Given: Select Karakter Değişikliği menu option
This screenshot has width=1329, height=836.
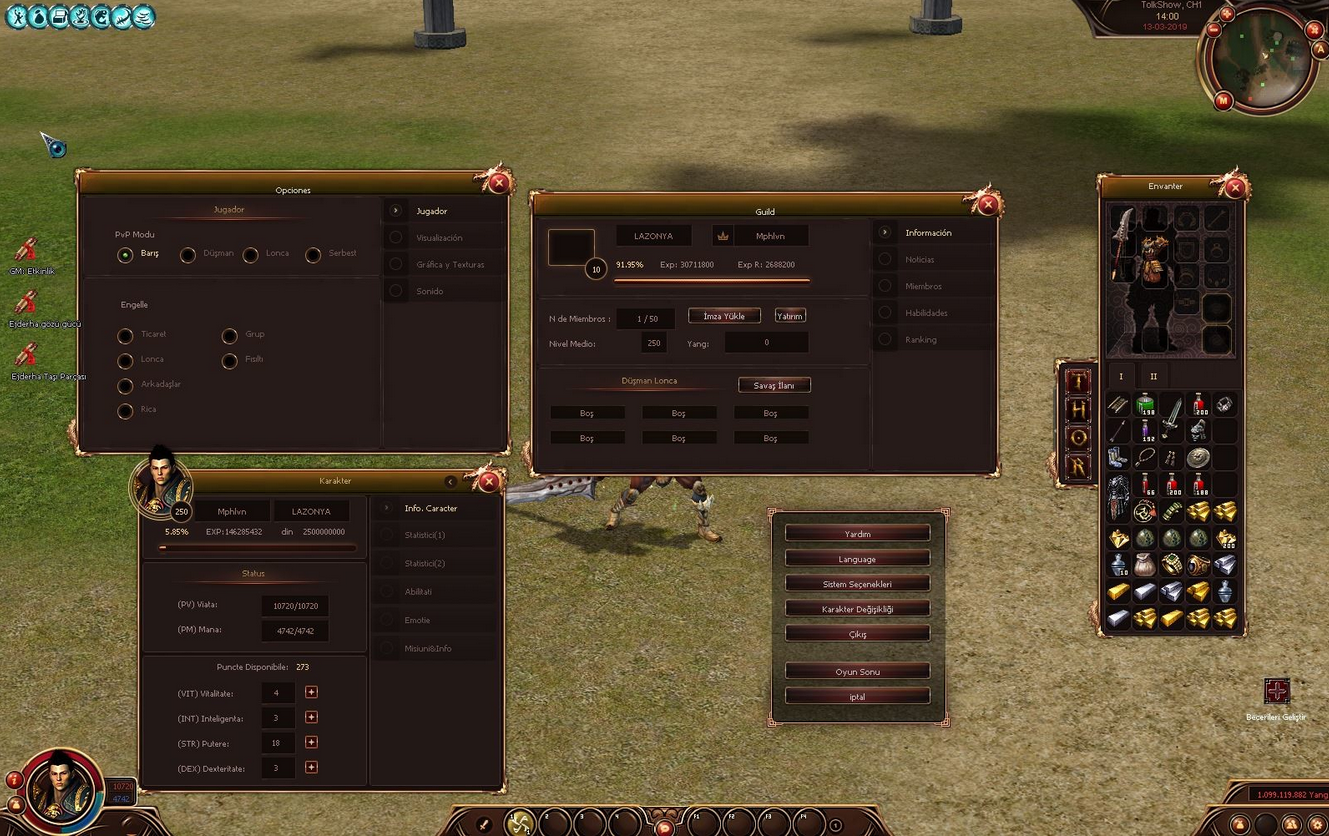Looking at the screenshot, I should [857, 609].
